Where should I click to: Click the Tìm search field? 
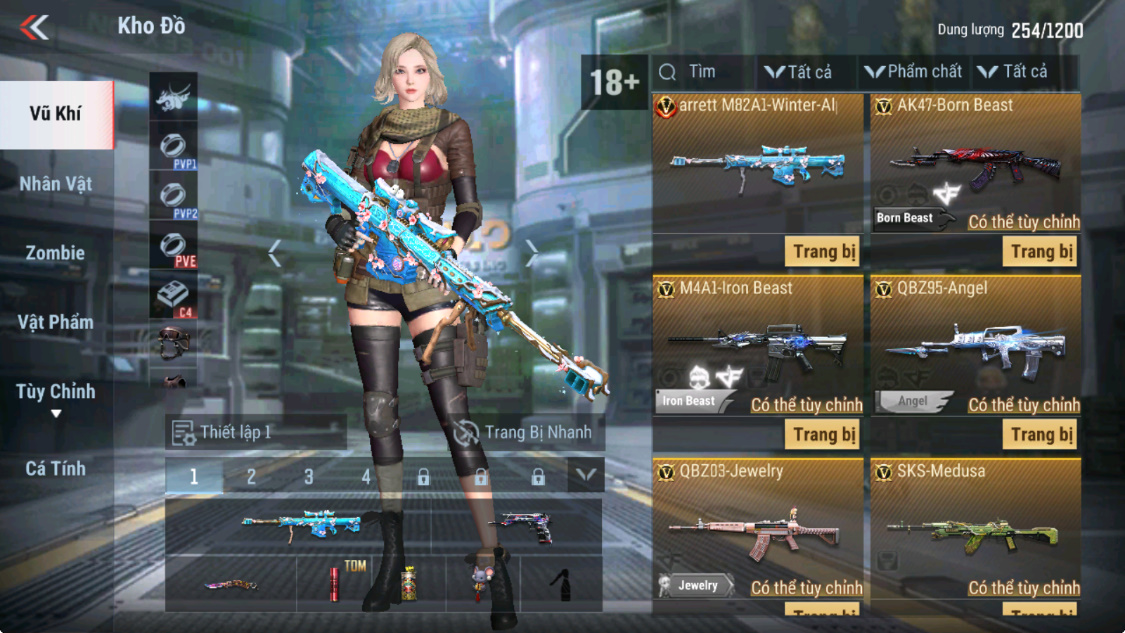(x=702, y=72)
